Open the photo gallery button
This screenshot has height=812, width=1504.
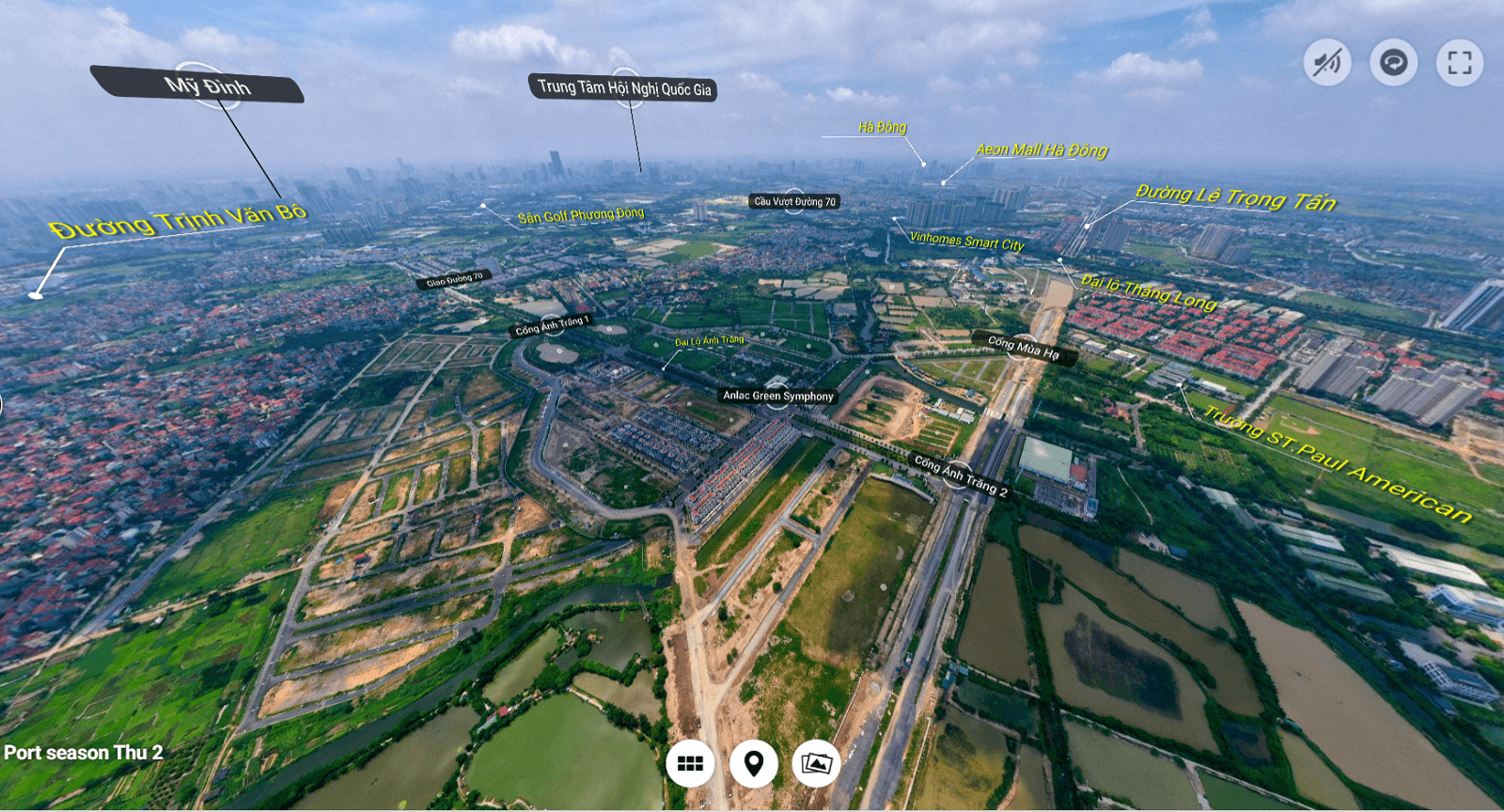click(x=816, y=764)
